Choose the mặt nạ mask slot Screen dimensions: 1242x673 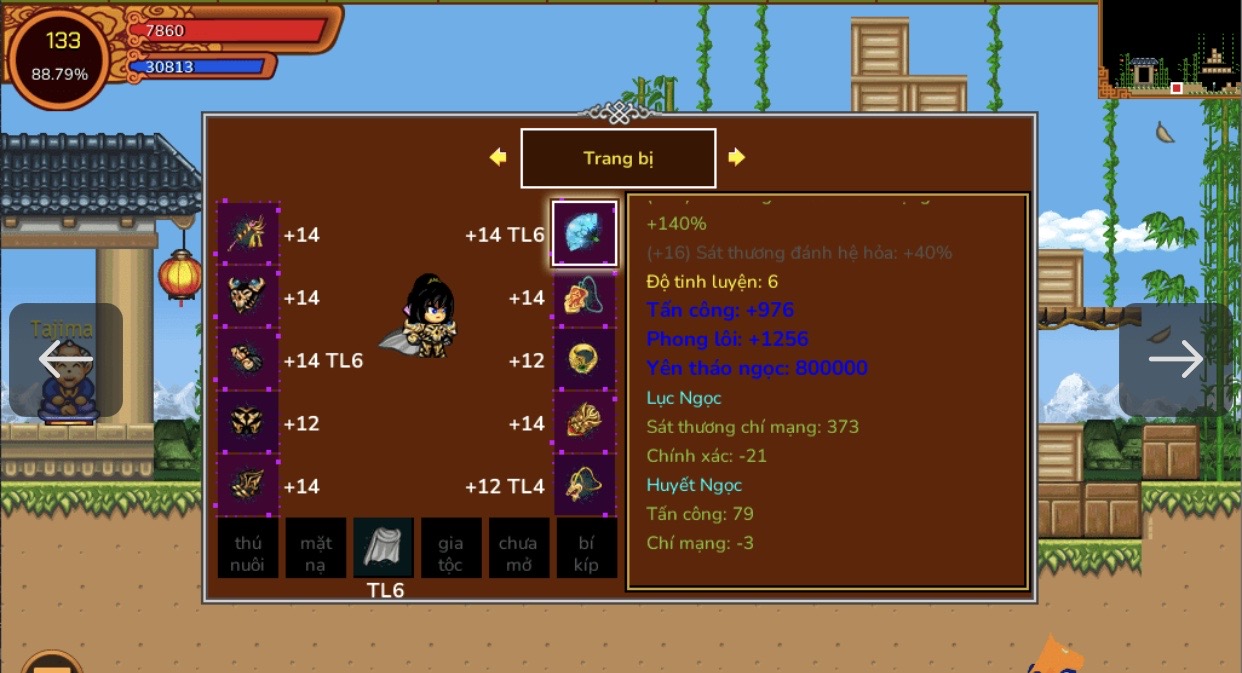tap(316, 548)
